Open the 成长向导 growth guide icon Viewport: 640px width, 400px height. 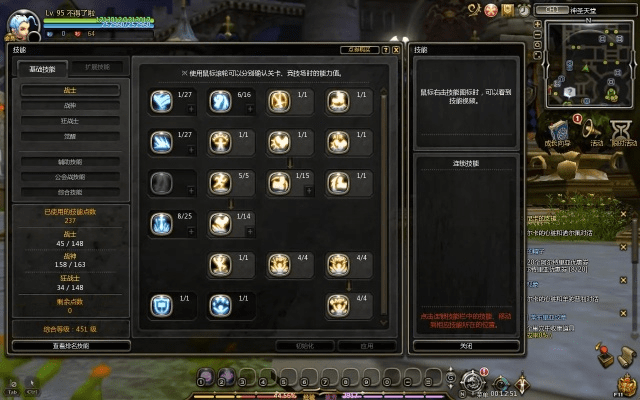coord(555,128)
